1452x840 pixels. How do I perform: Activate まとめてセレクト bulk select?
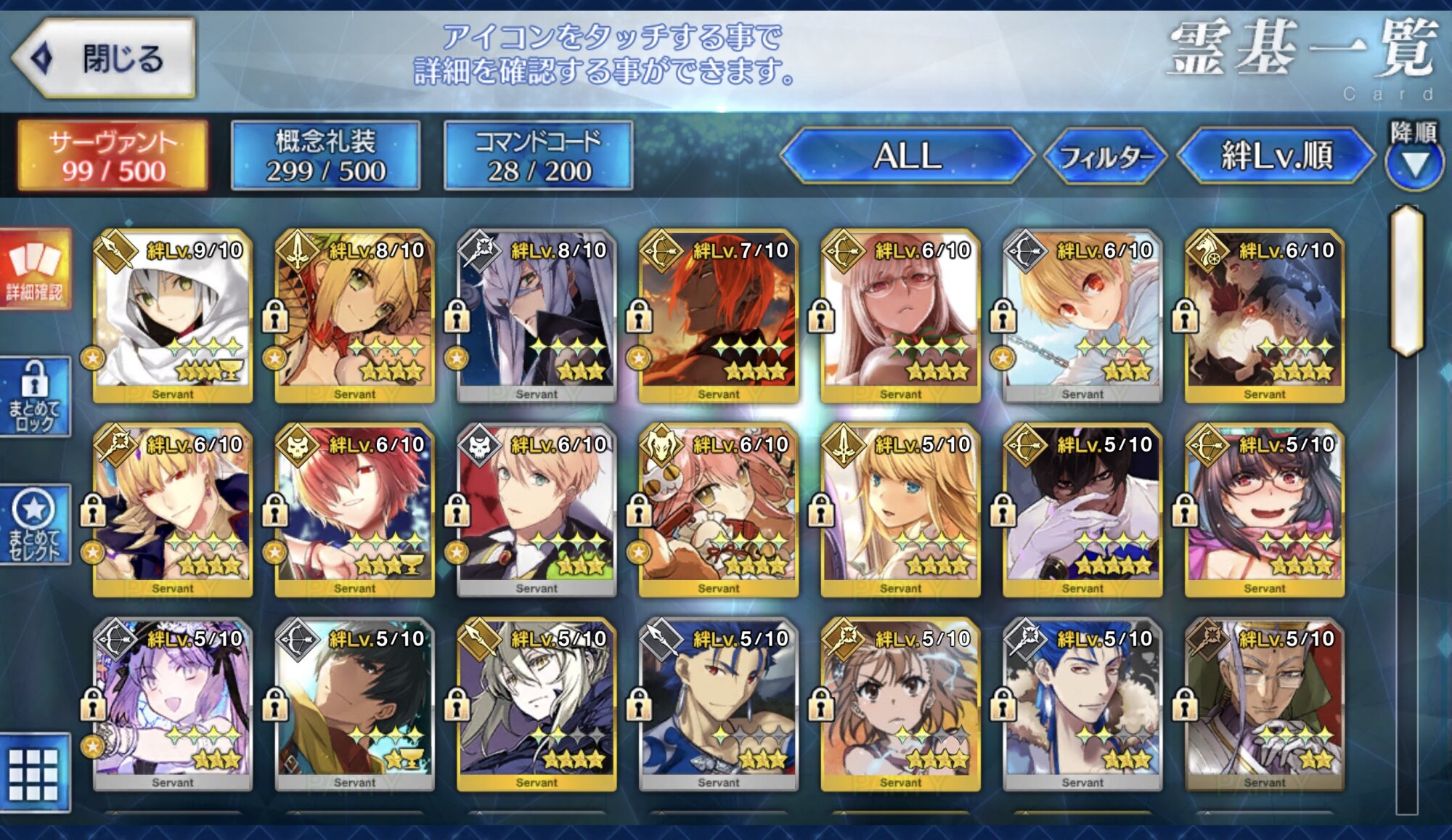point(35,524)
